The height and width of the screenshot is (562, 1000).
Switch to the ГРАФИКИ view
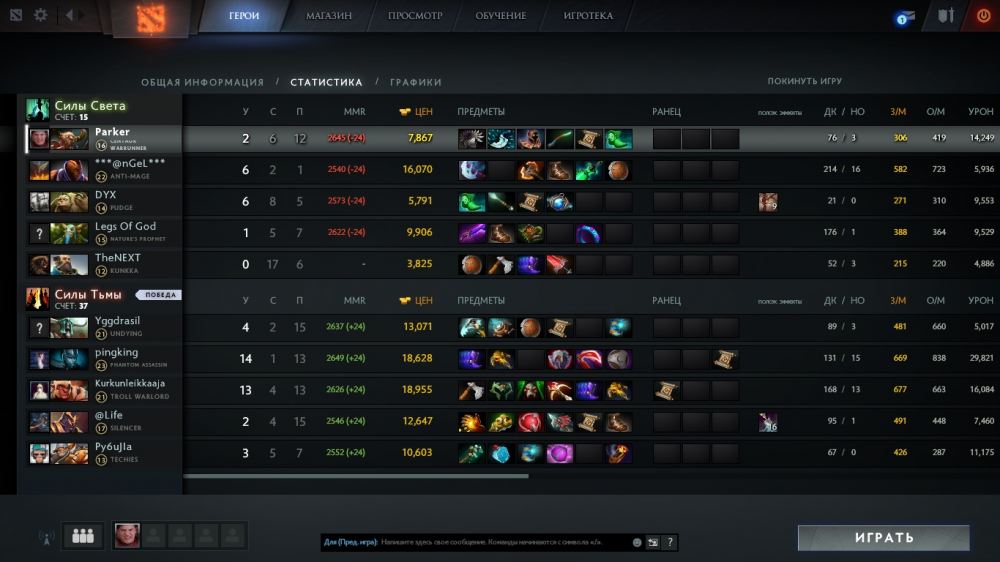point(415,82)
